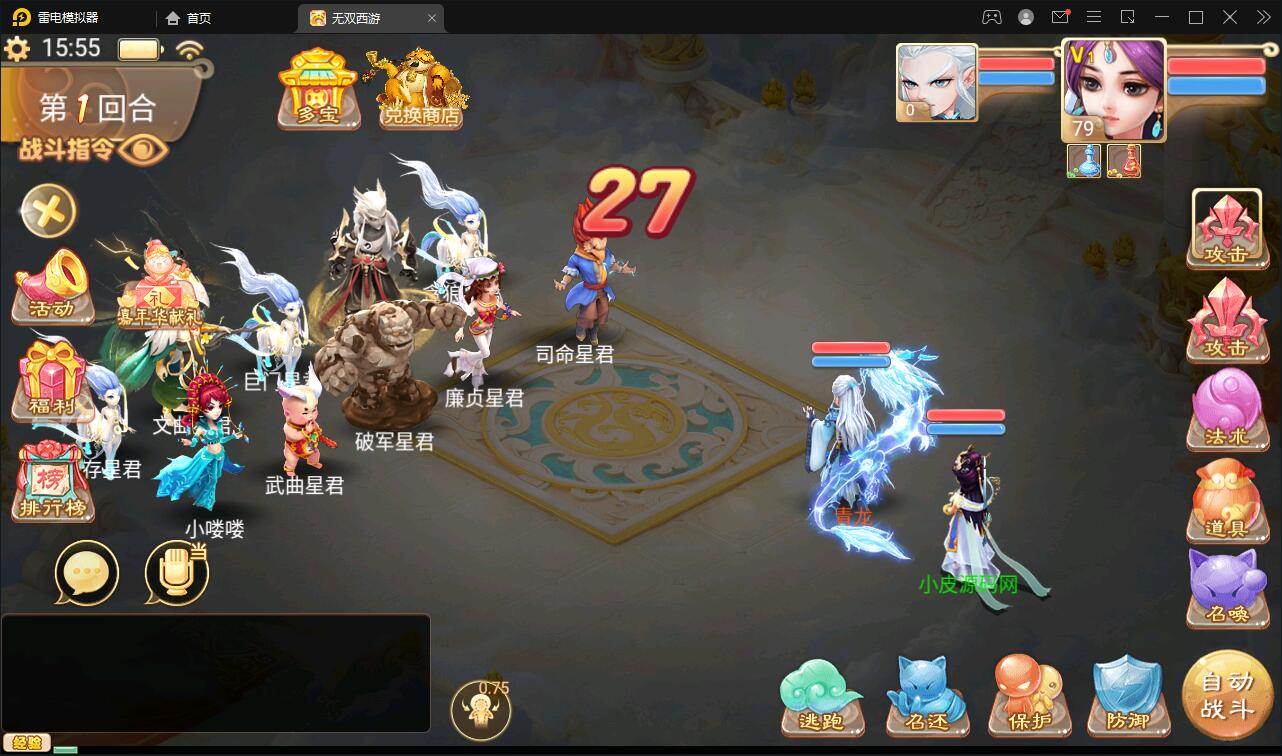Open the 道具 items bag icon
The width and height of the screenshot is (1282, 756).
pyautogui.click(x=1228, y=500)
